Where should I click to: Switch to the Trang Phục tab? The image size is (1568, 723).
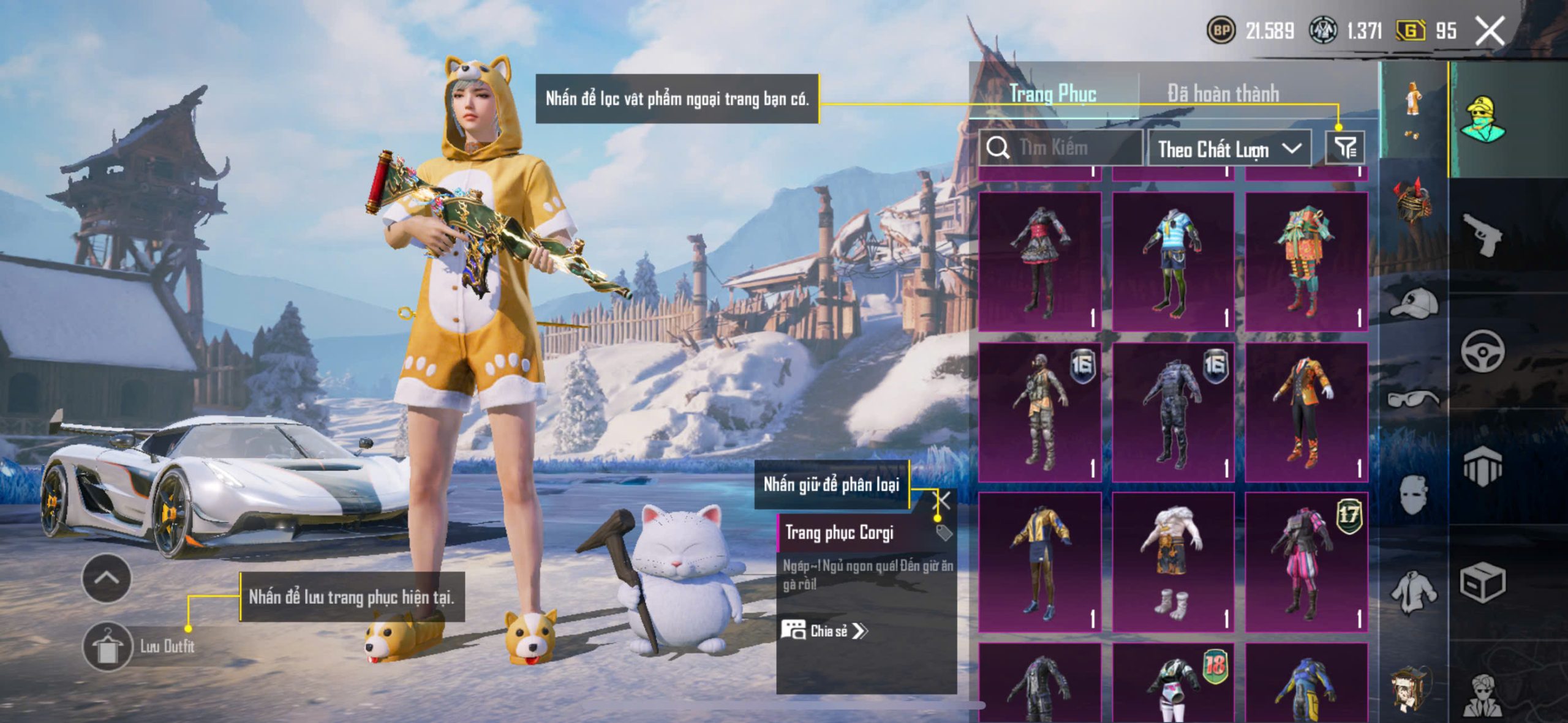(1052, 94)
